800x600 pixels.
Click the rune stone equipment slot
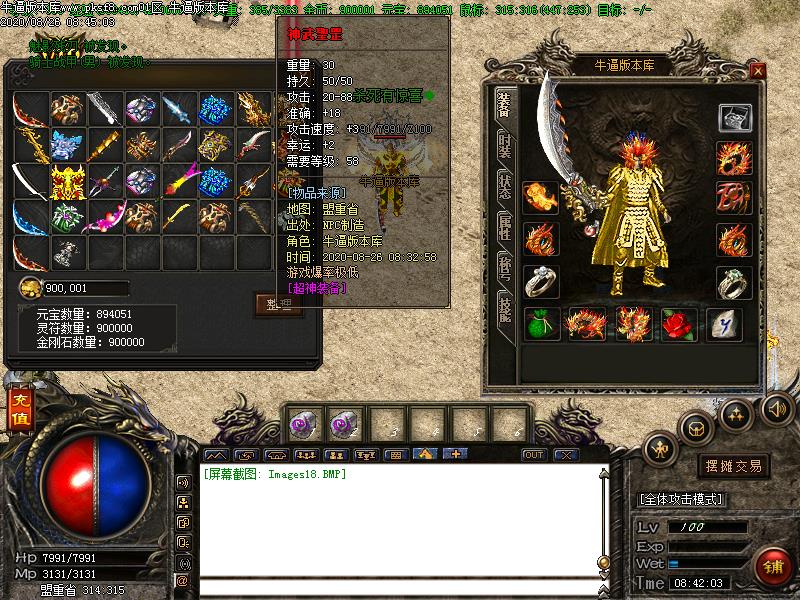coord(723,324)
